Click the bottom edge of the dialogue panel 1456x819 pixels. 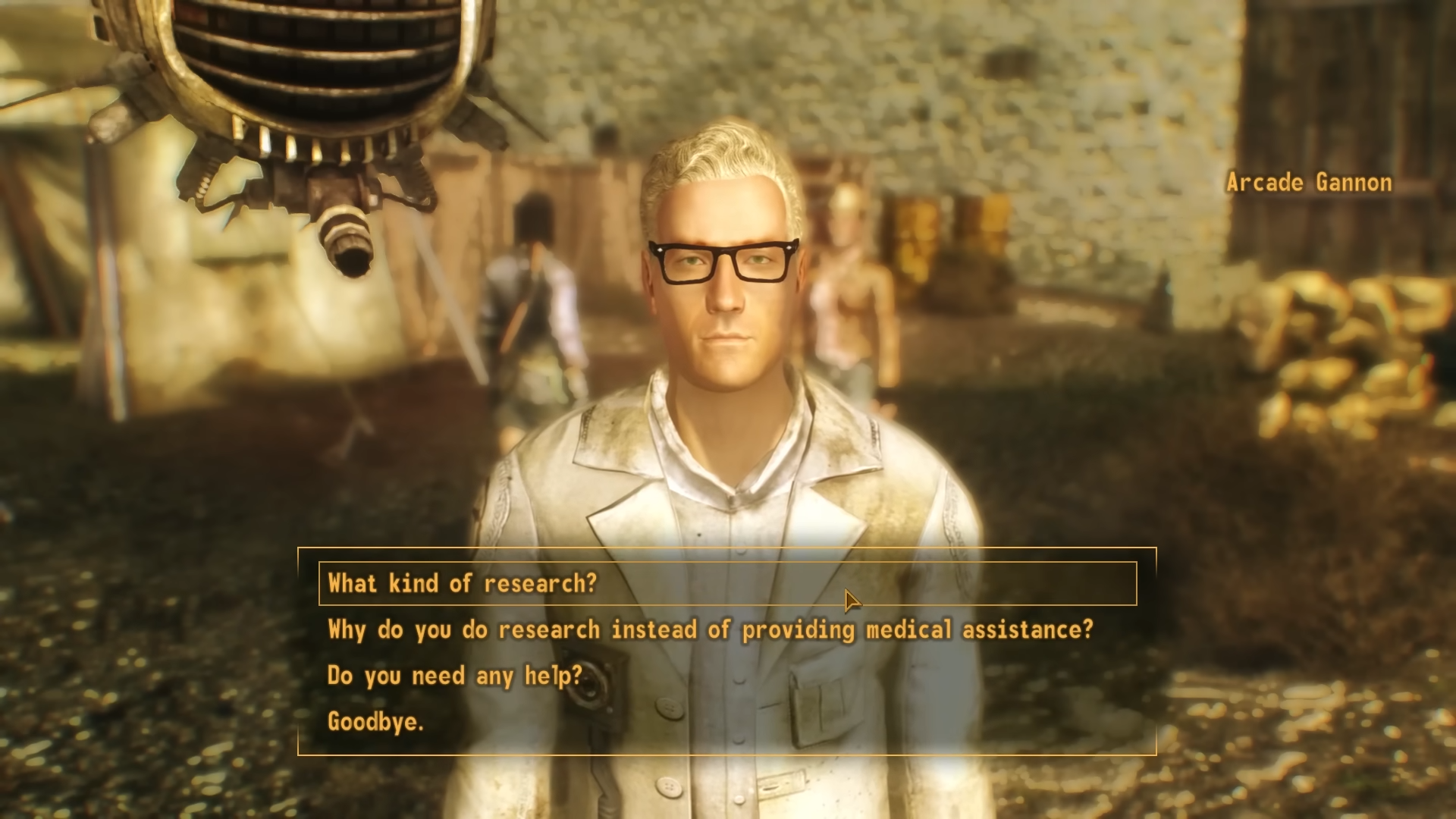pos(728,755)
